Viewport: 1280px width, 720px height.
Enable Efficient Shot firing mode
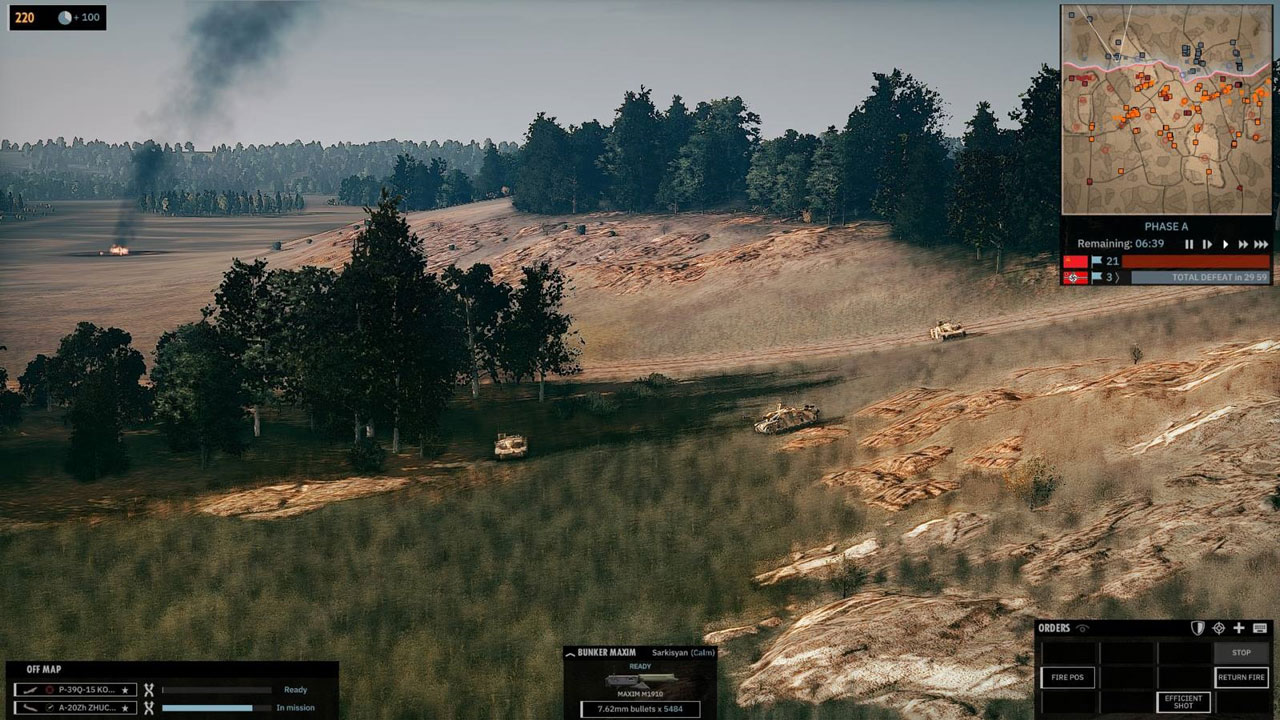[x=1184, y=702]
